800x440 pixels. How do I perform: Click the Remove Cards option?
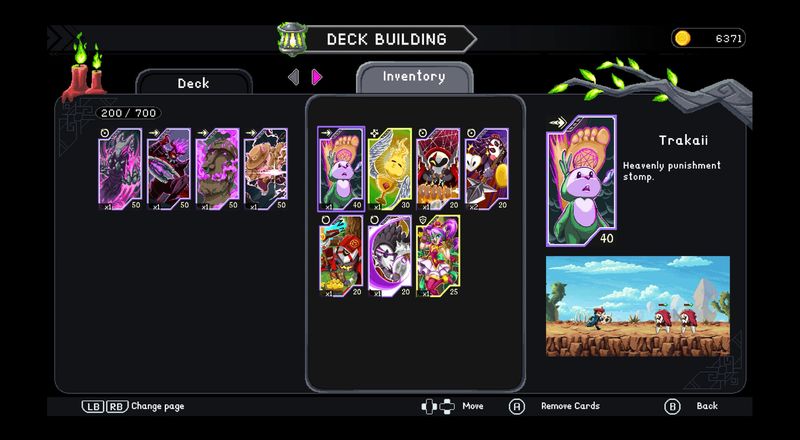pyautogui.click(x=570, y=406)
